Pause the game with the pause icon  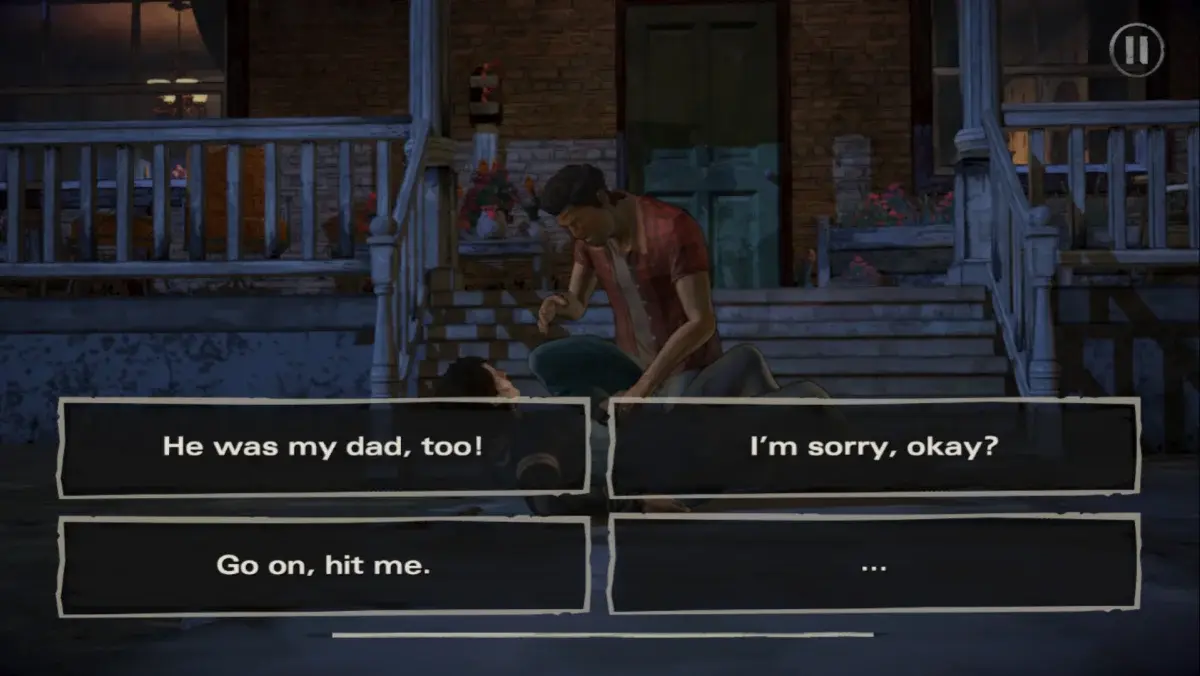click(1136, 50)
